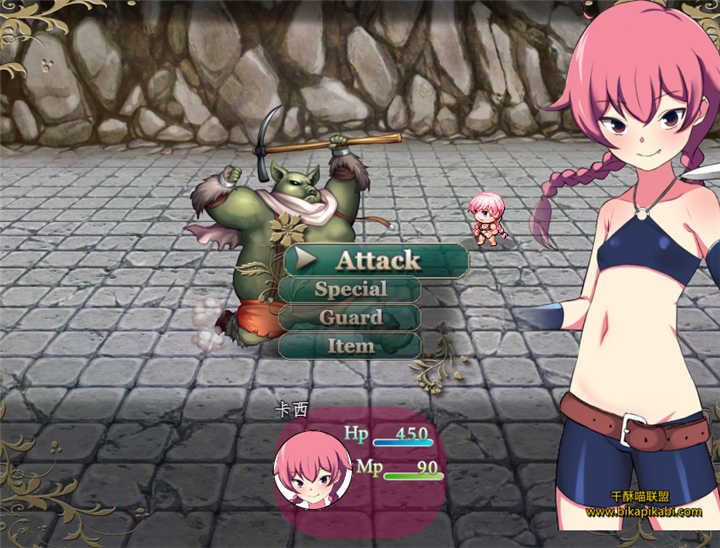Choose the Special command

pos(350,290)
